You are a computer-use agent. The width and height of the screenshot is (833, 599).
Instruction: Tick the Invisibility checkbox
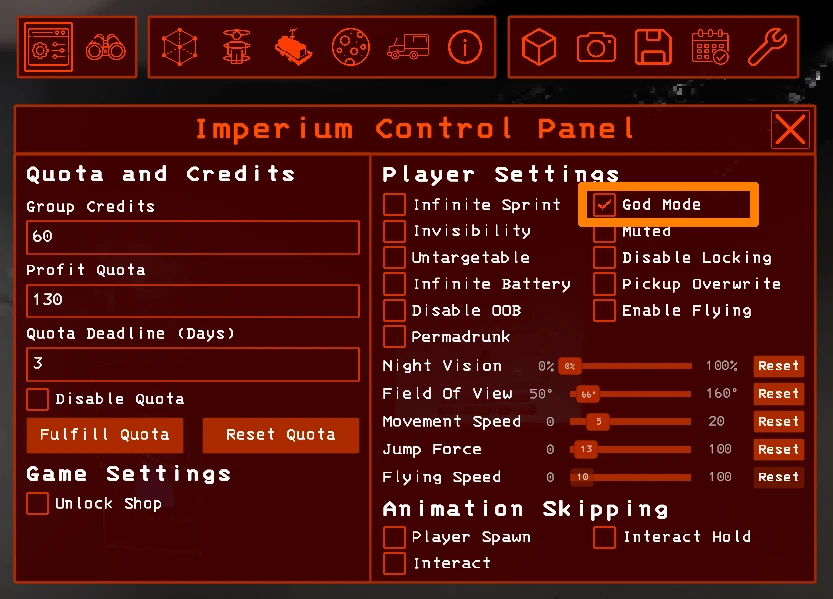pyautogui.click(x=394, y=231)
